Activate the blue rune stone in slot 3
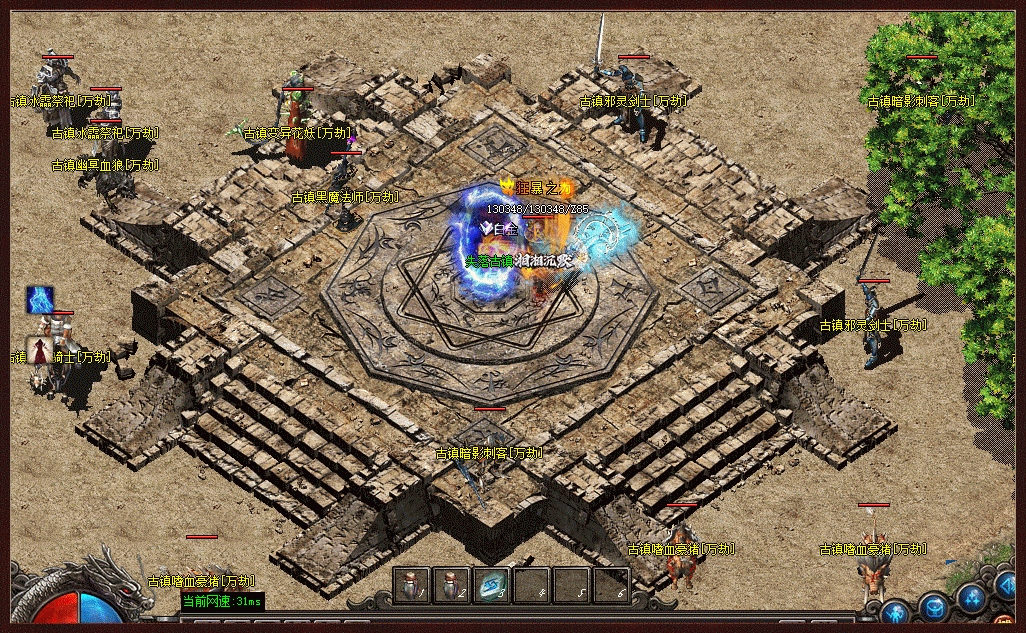Viewport: 1026px width, 633px height. pyautogui.click(x=491, y=584)
